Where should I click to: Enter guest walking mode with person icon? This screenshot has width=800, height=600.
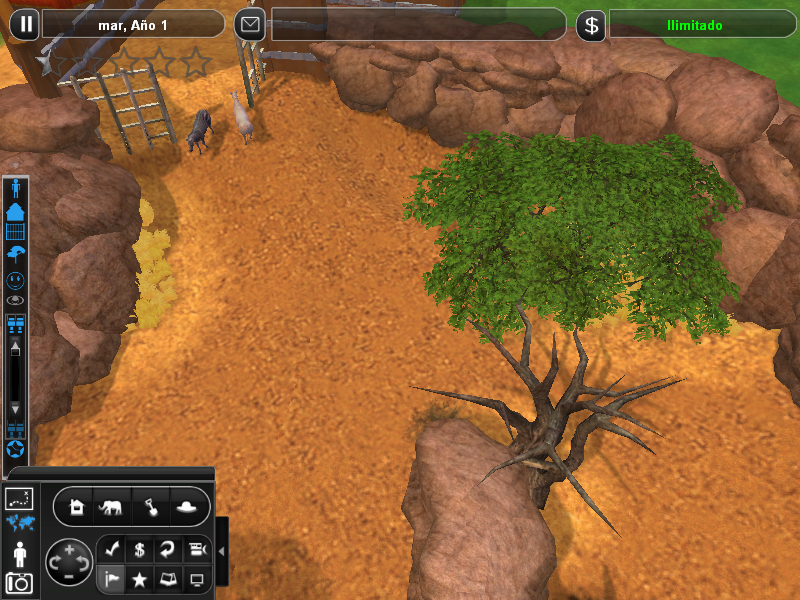(x=19, y=553)
